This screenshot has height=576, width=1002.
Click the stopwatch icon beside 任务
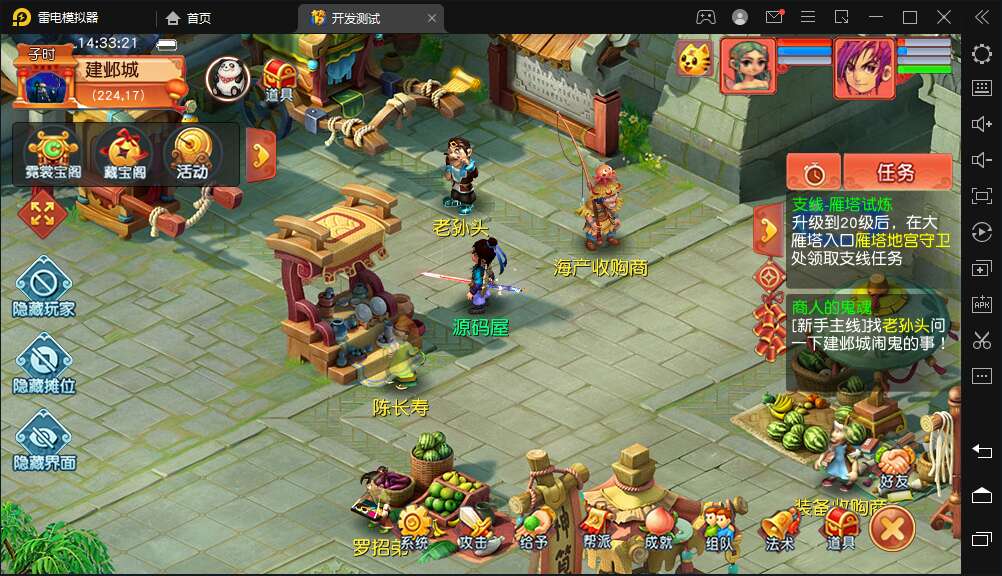pos(813,173)
